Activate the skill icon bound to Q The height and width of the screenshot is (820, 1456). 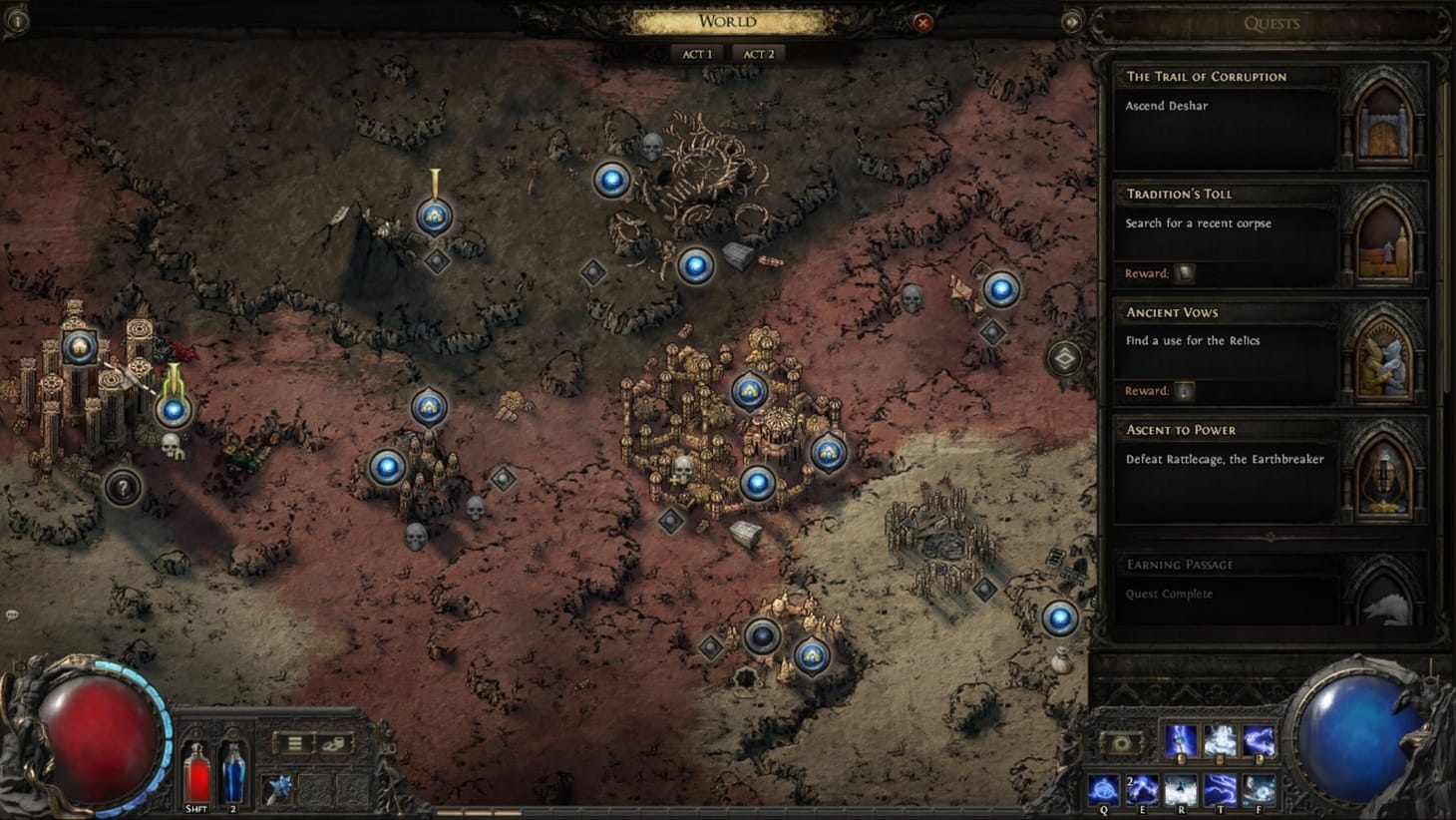pos(1104,790)
